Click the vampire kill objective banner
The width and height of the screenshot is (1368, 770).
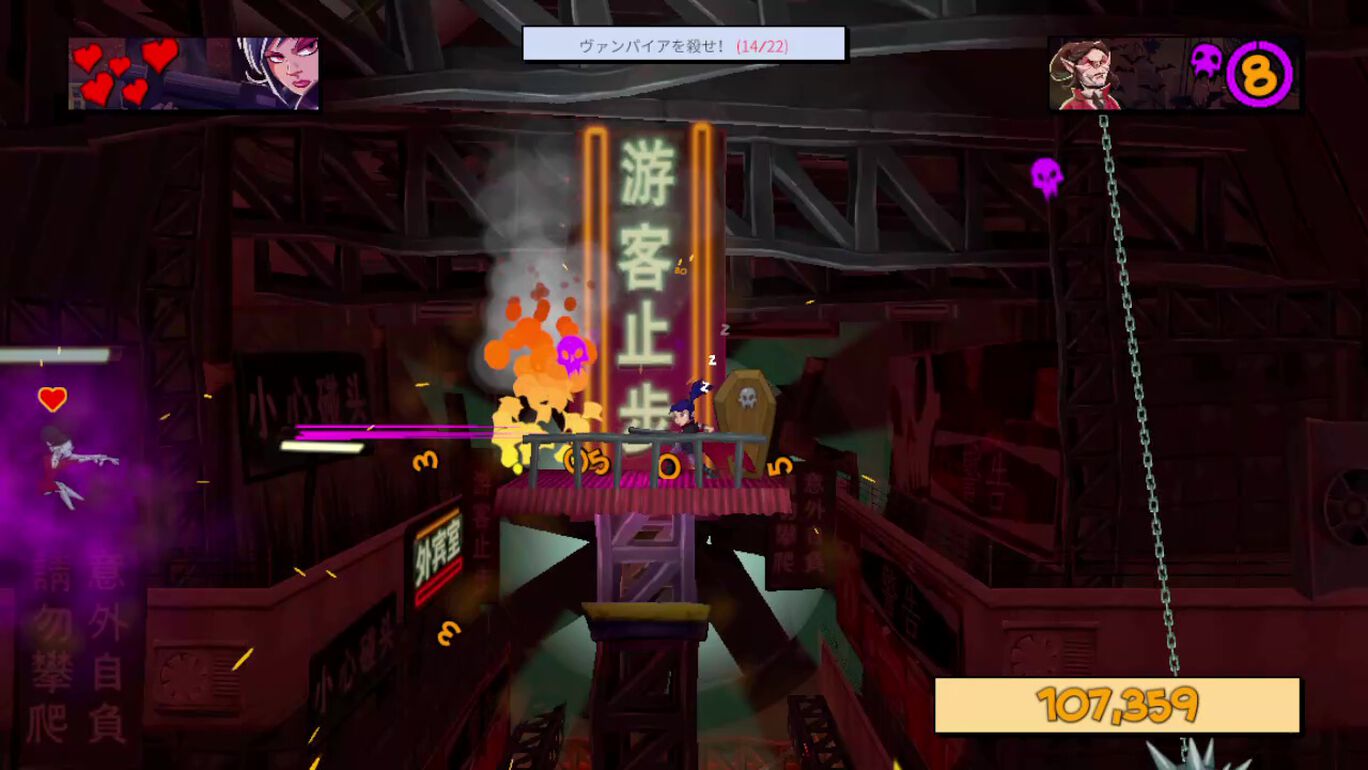[x=684, y=45]
